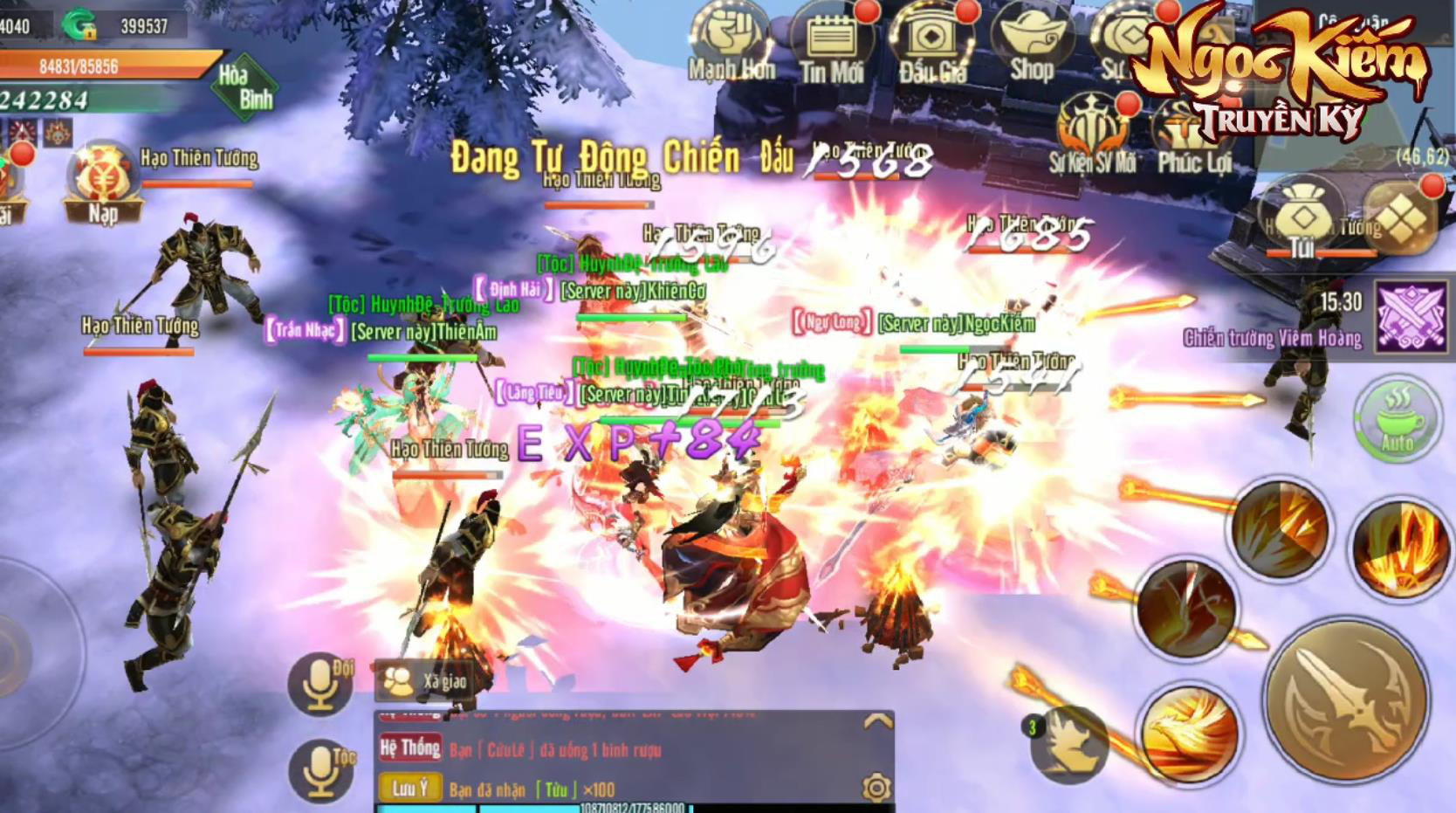Activate the phoenix fire skill
Screen dimensions: 1456x813
click(x=1189, y=734)
